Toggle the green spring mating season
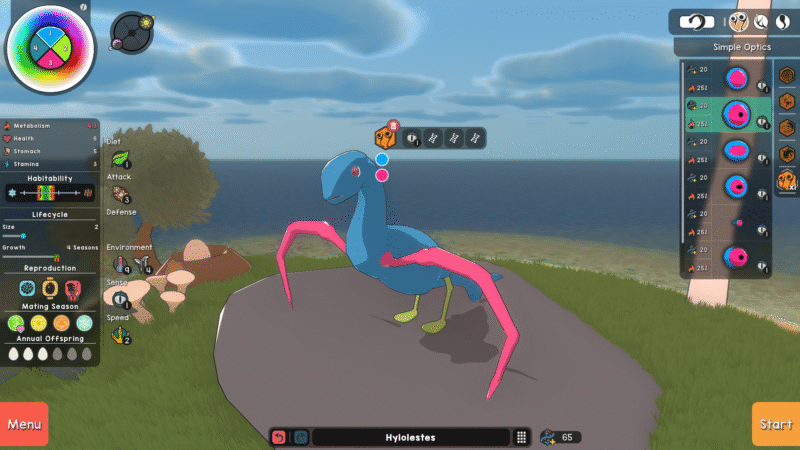Viewport: 800px width, 450px height. click(16, 323)
